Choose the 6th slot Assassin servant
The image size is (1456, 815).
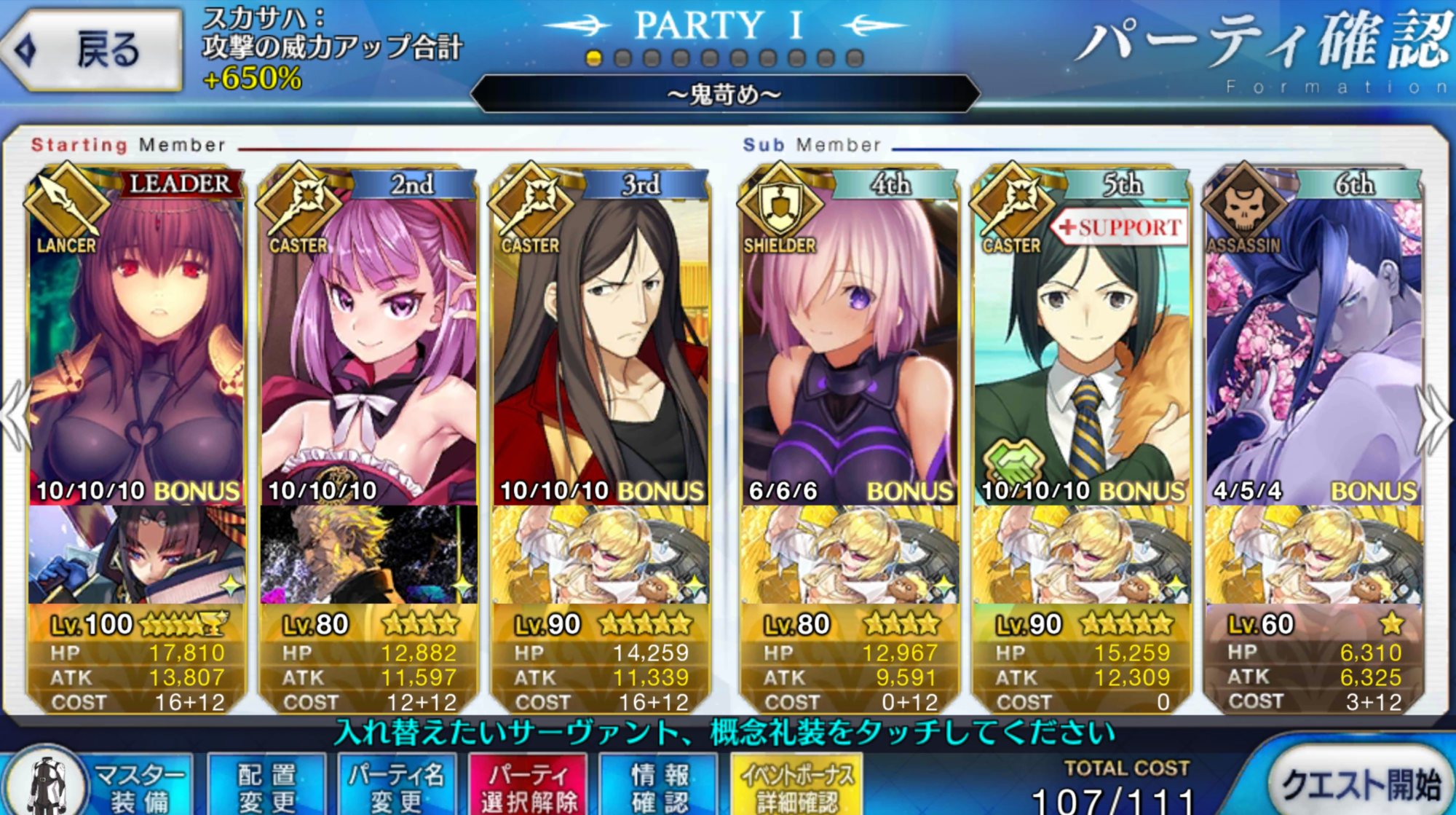pyautogui.click(x=1314, y=342)
